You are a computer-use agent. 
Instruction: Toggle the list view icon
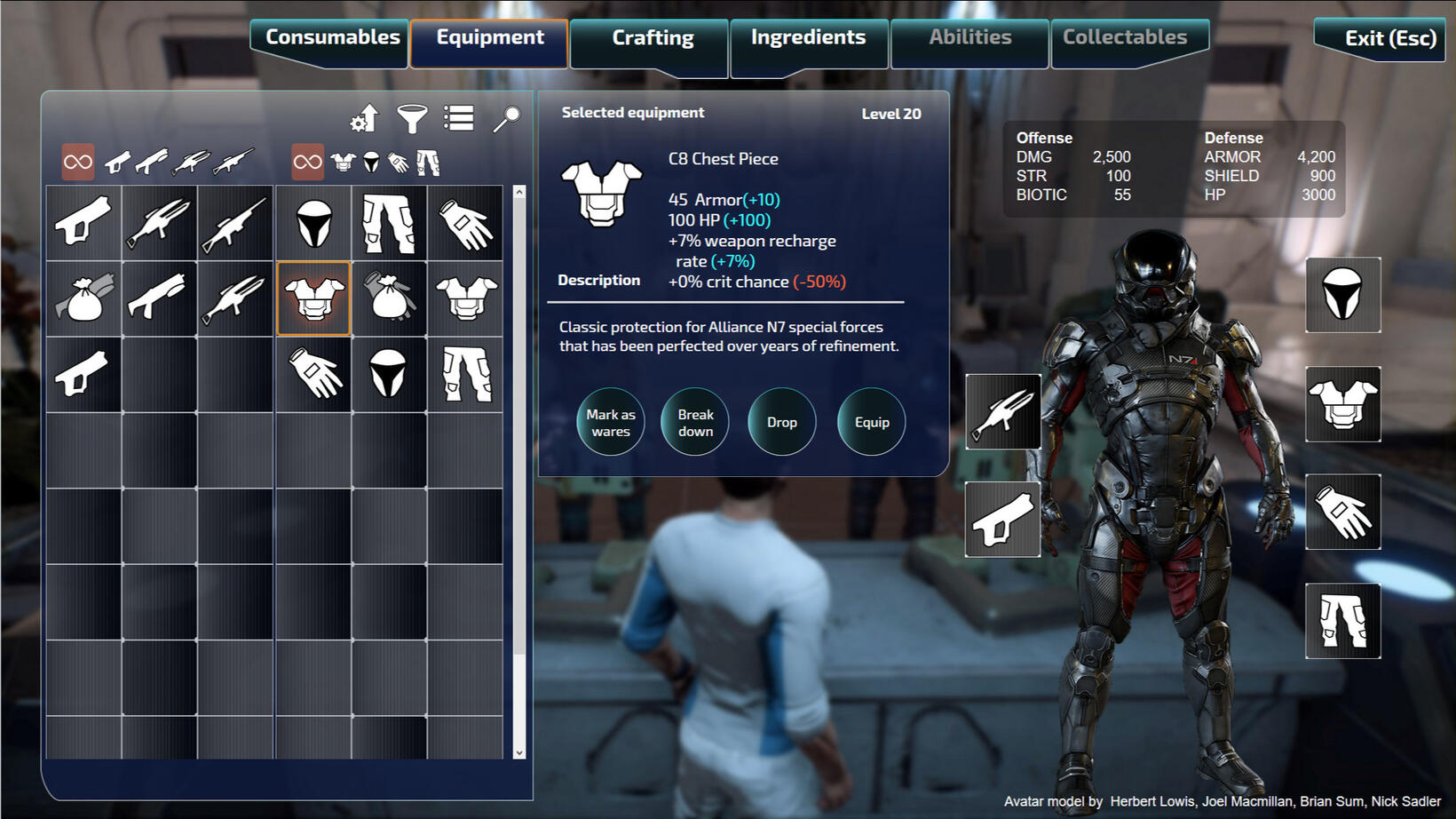pyautogui.click(x=459, y=118)
